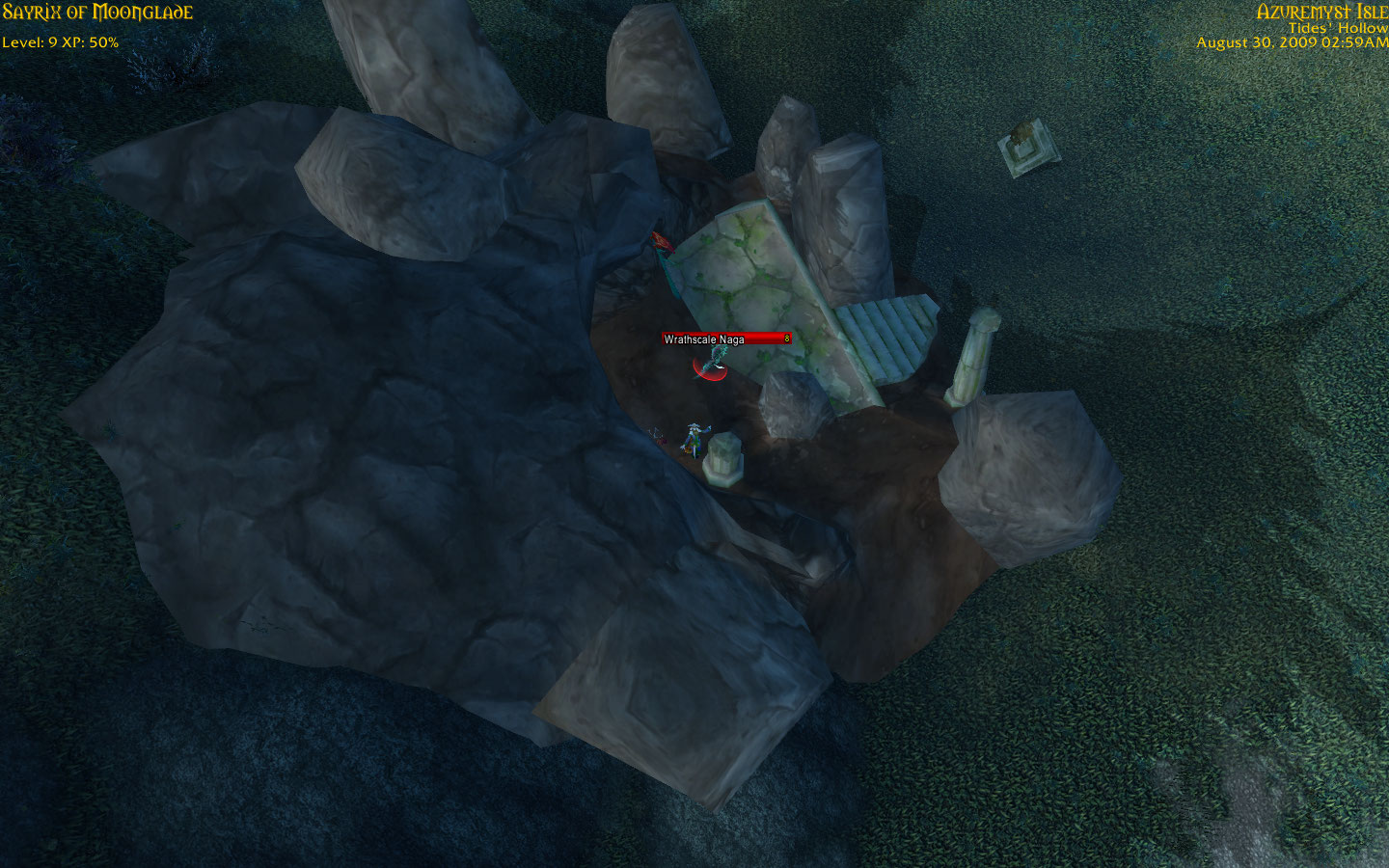The image size is (1389, 868).
Task: Select the Wrathscale Naga nameplate
Action: click(725, 339)
